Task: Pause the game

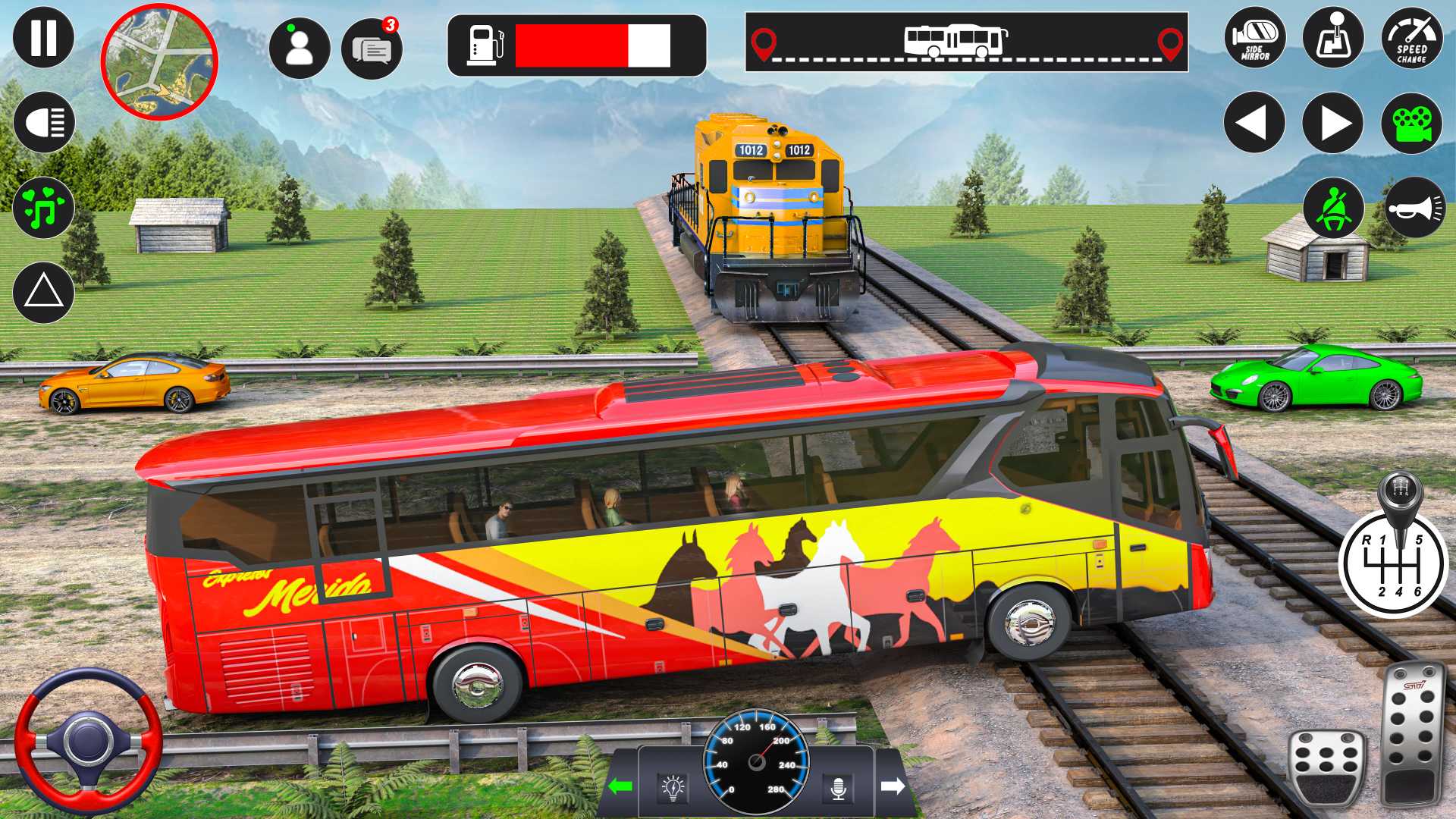Action: point(43,37)
